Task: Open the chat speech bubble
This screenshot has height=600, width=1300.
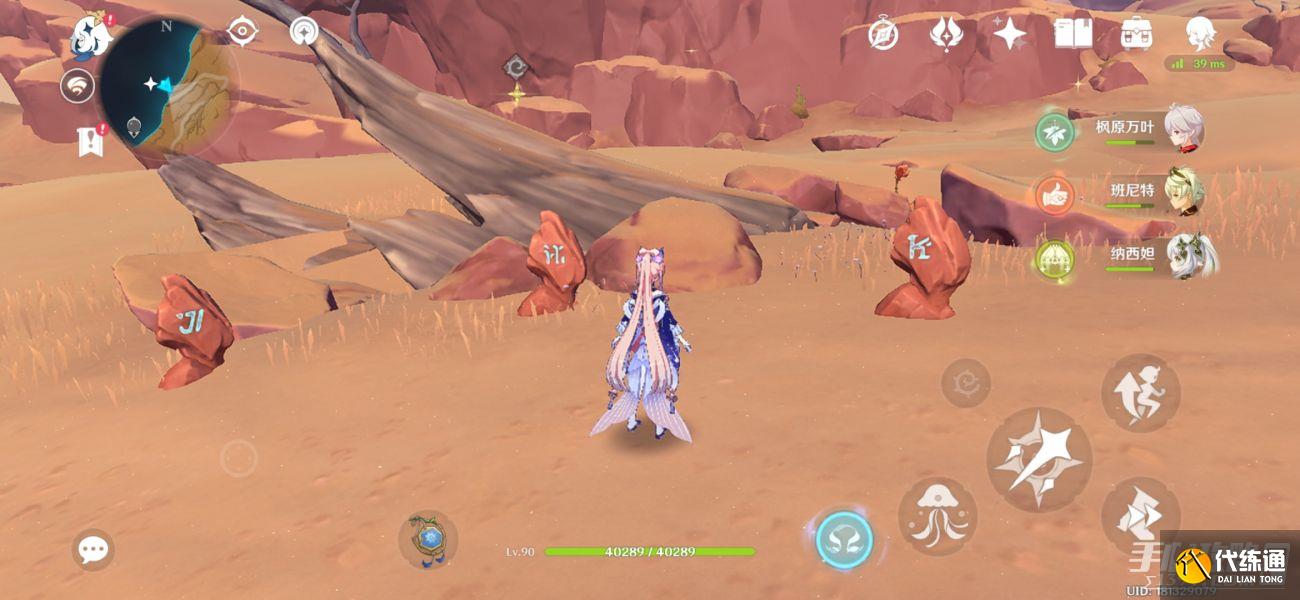Action: tap(93, 549)
